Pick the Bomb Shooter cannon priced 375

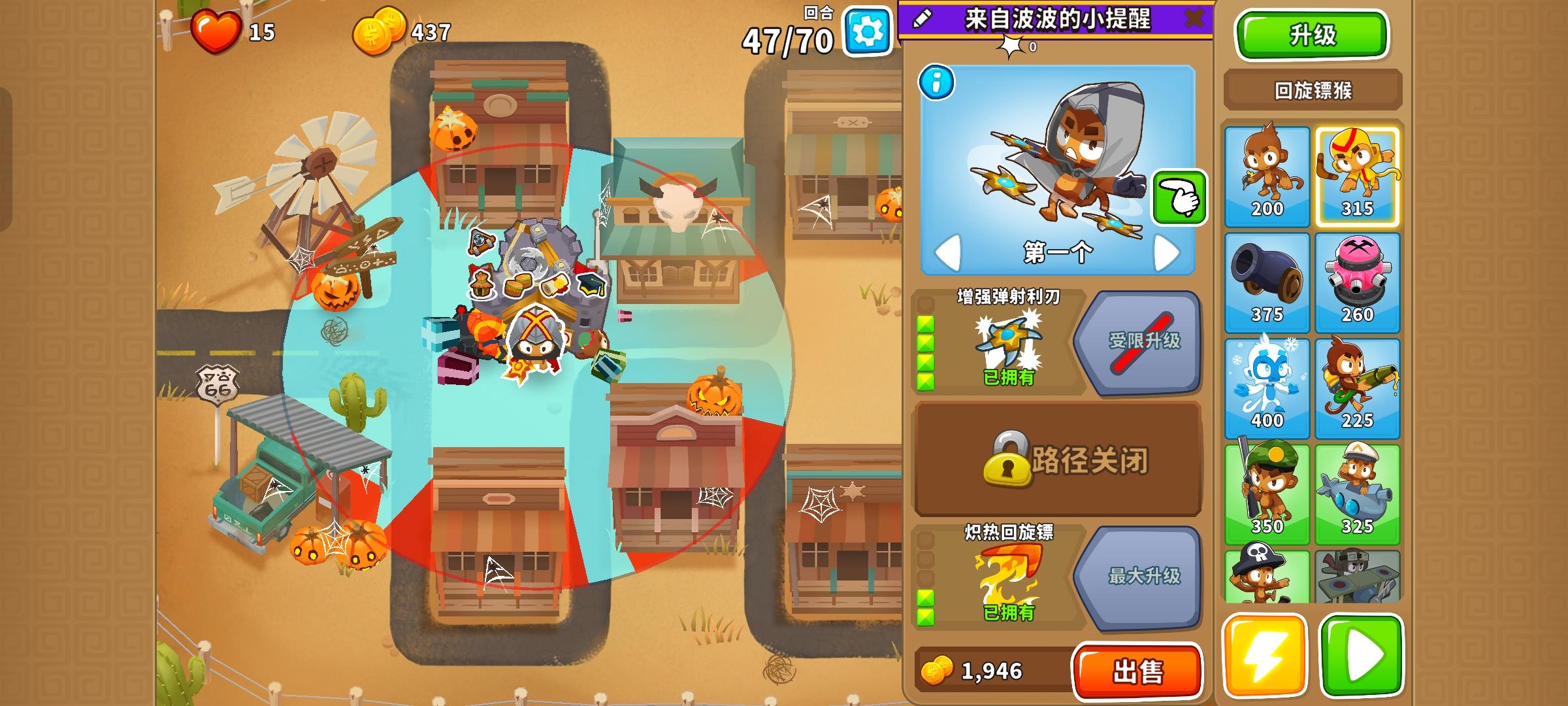coord(1266,281)
